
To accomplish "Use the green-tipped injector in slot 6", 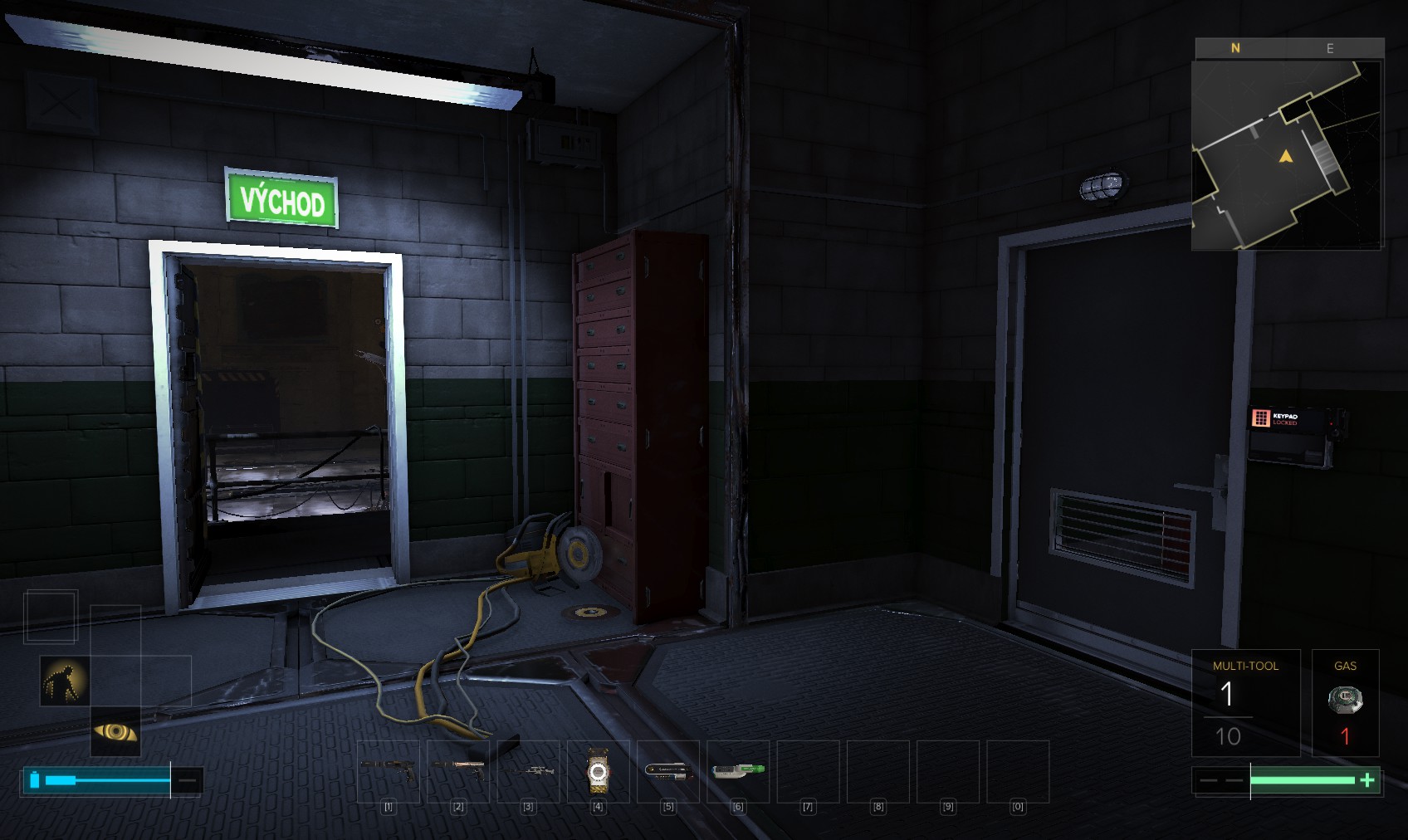I will pos(737,771).
